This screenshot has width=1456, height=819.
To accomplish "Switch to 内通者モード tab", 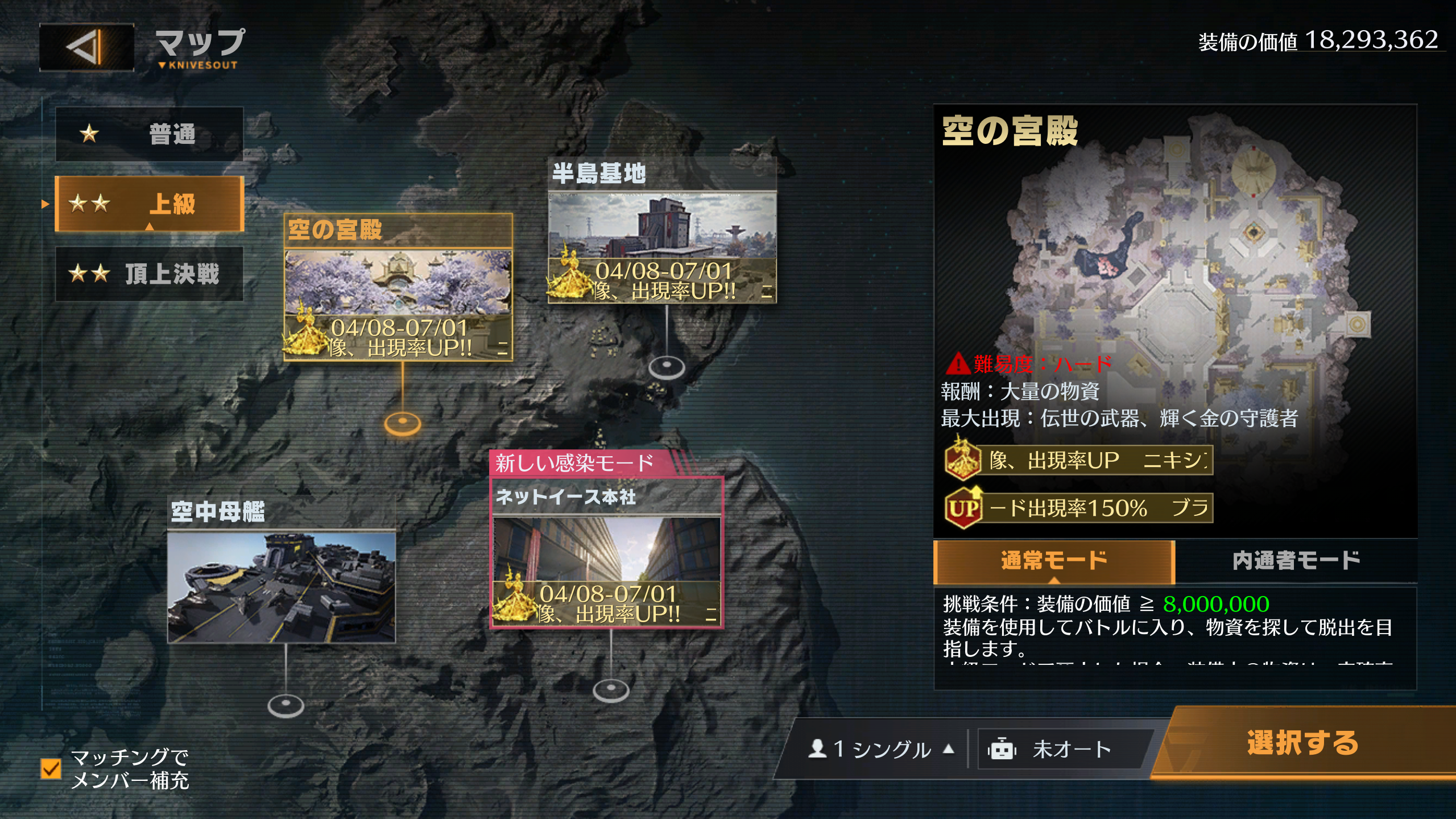I will (x=1296, y=561).
